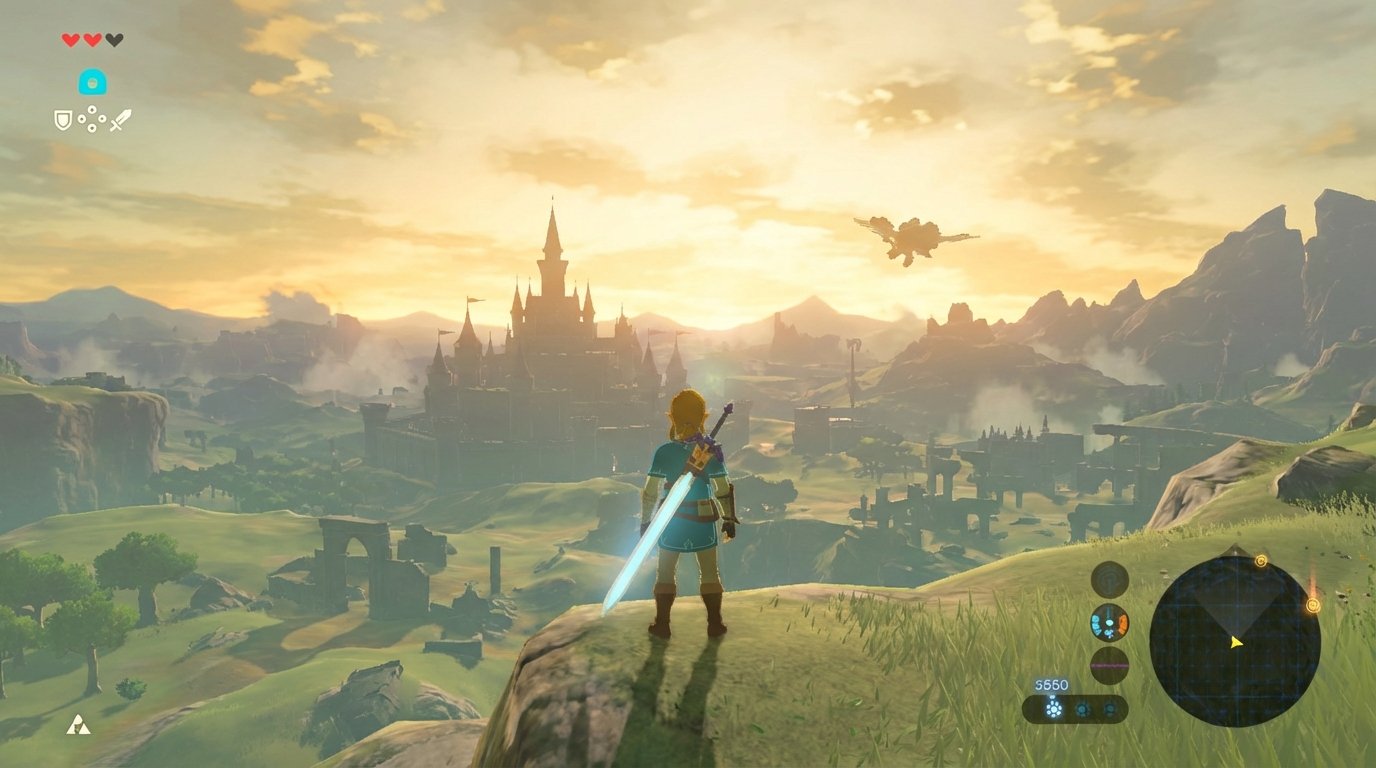Click the middle small orb icon in the bottom bar
The image size is (1376, 768).
point(1082,708)
